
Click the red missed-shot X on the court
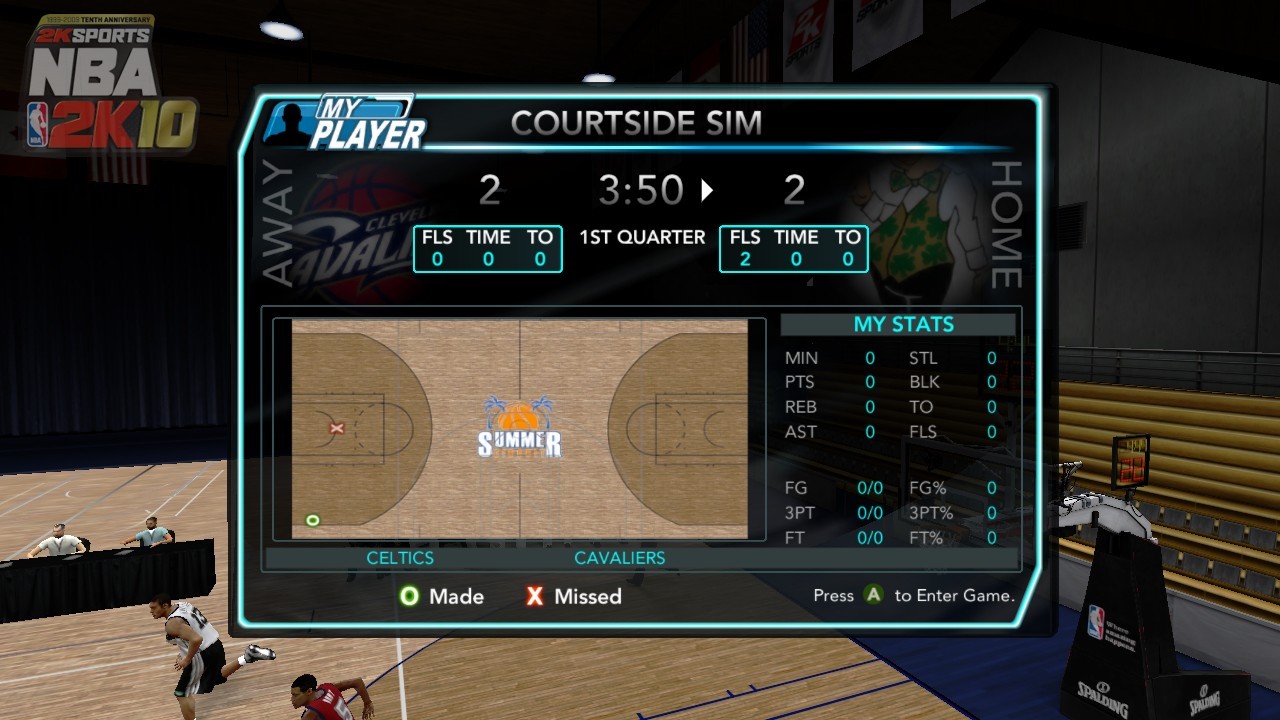[x=337, y=428]
